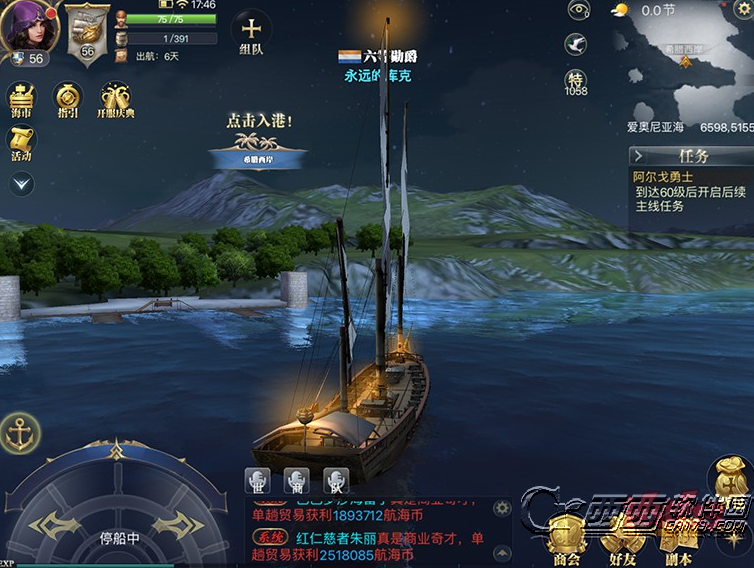Open the 商会 guild menu

point(568,540)
